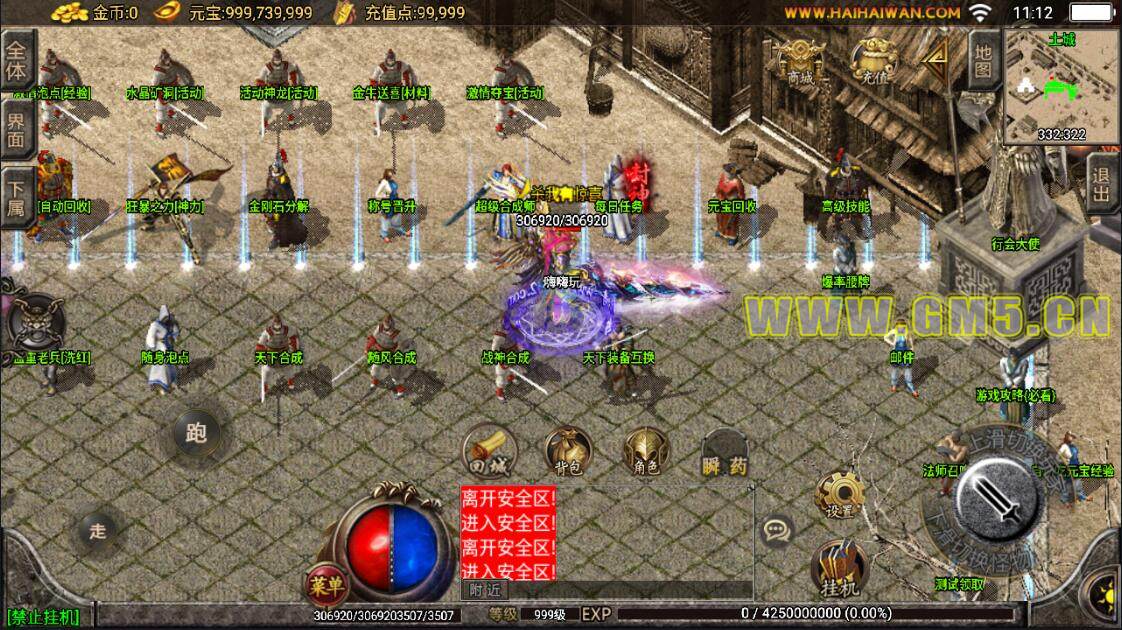Toggle the 走 walk button
The image size is (1122, 630).
click(x=98, y=531)
